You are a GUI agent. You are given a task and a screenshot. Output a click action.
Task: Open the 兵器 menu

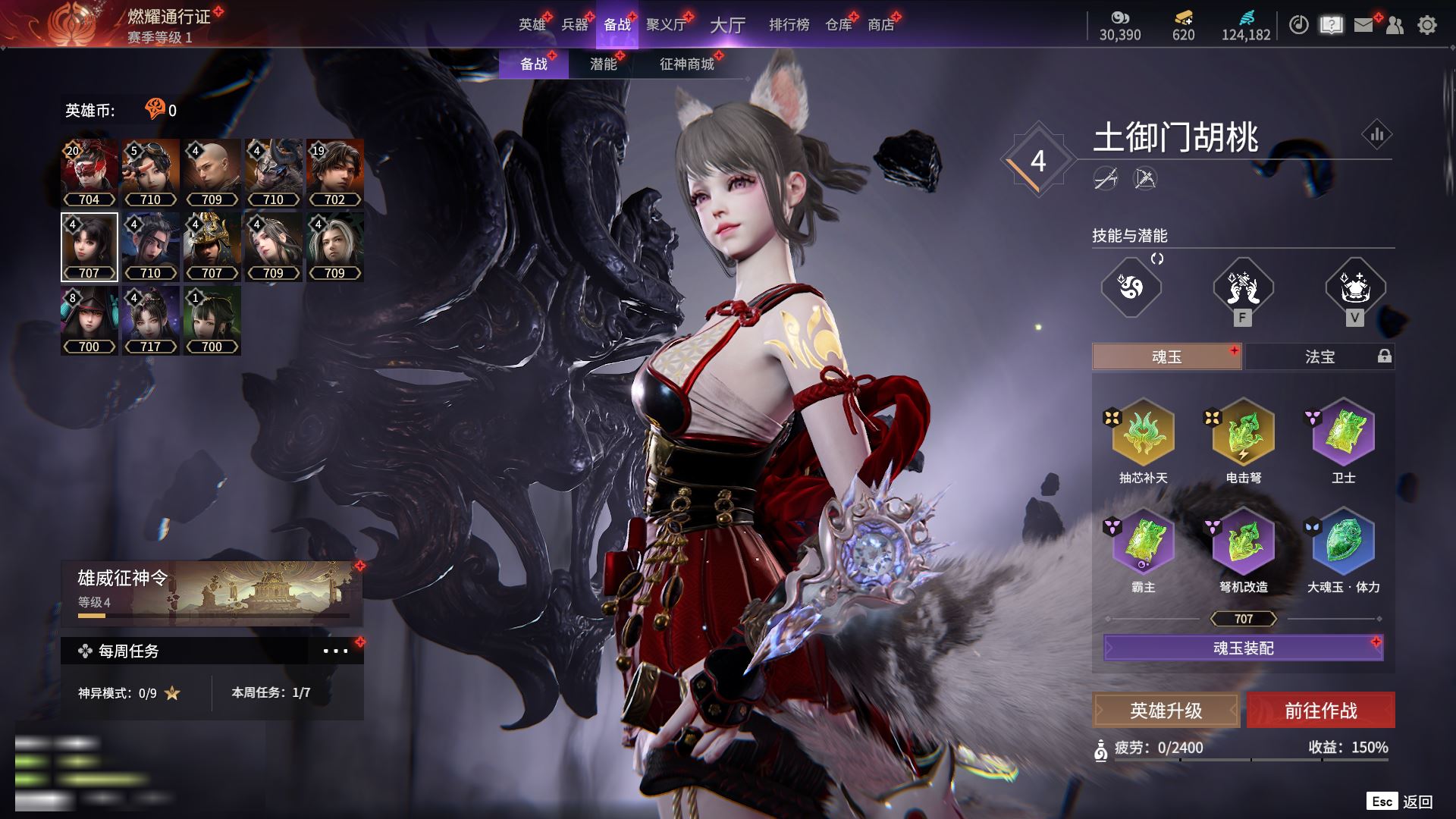[x=575, y=25]
